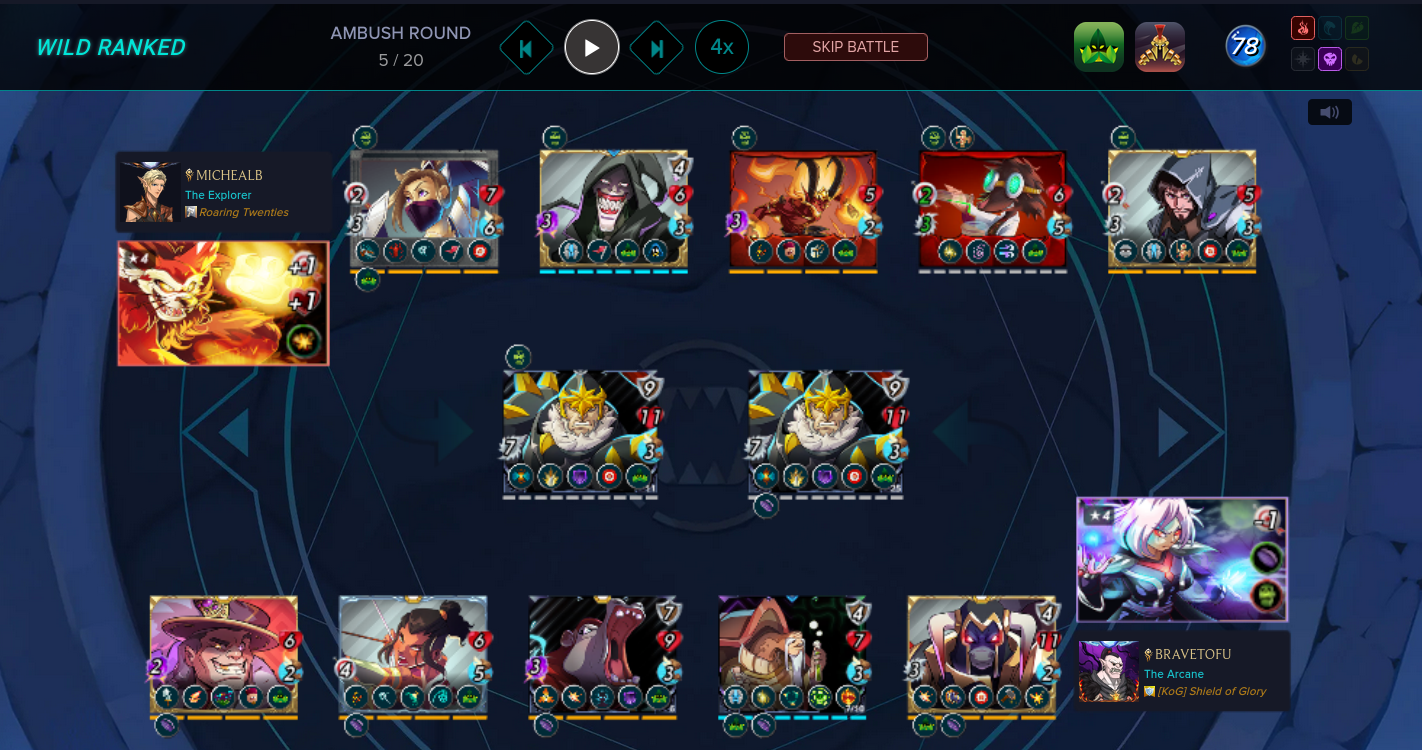Image resolution: width=1422 pixels, height=750 pixels.
Task: Select MICHEALB's fiery summoner card
Action: tap(223, 303)
